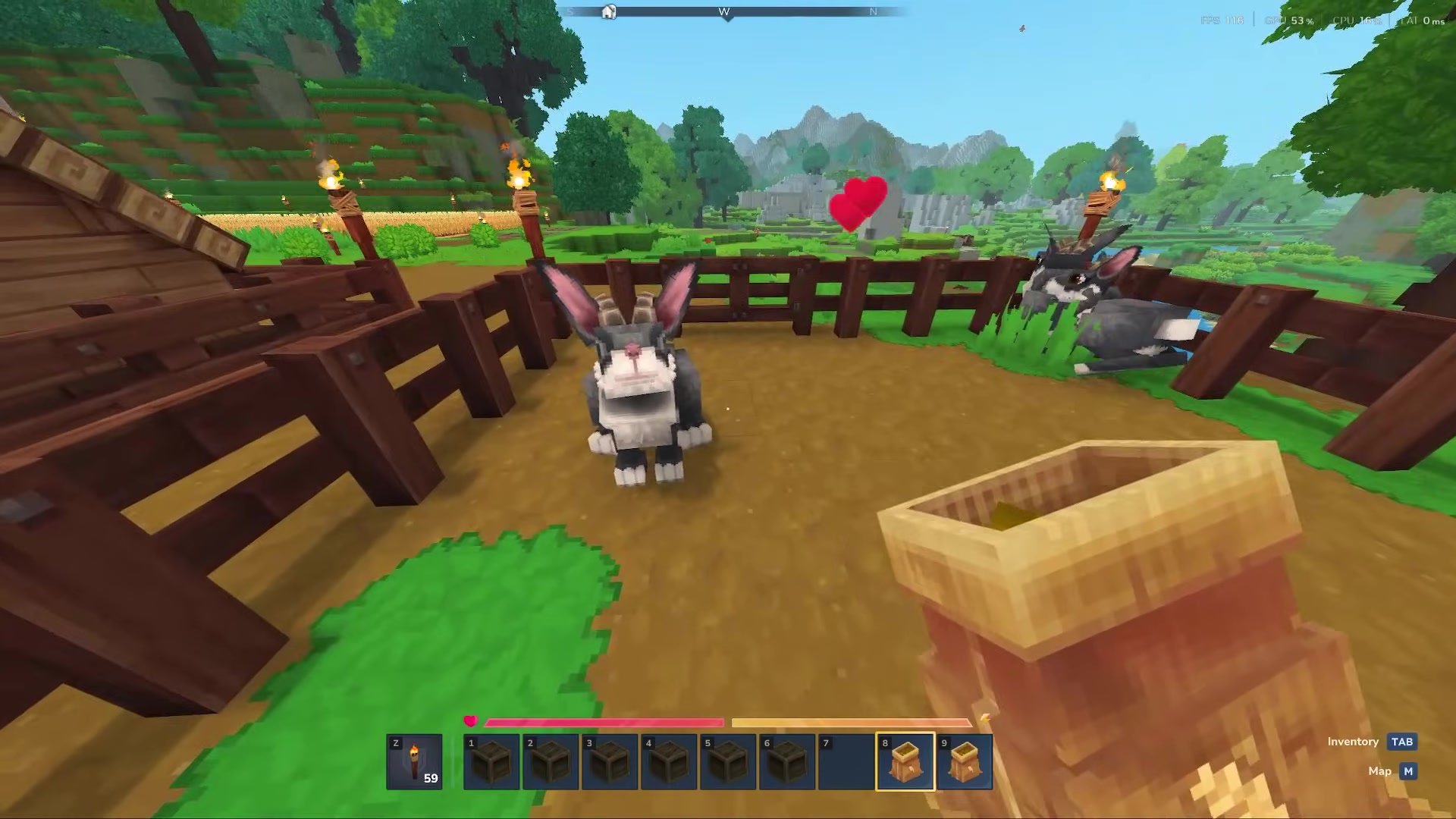The height and width of the screenshot is (819, 1456).
Task: Select the wooden crate in hotbar slot 6
Action: tap(786, 761)
